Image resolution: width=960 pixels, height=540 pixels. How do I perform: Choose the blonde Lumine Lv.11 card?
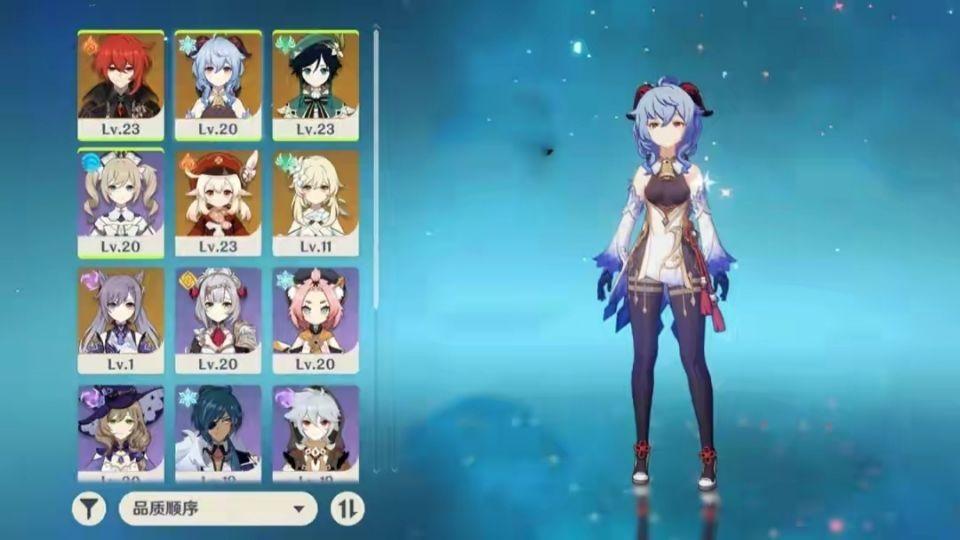point(315,203)
